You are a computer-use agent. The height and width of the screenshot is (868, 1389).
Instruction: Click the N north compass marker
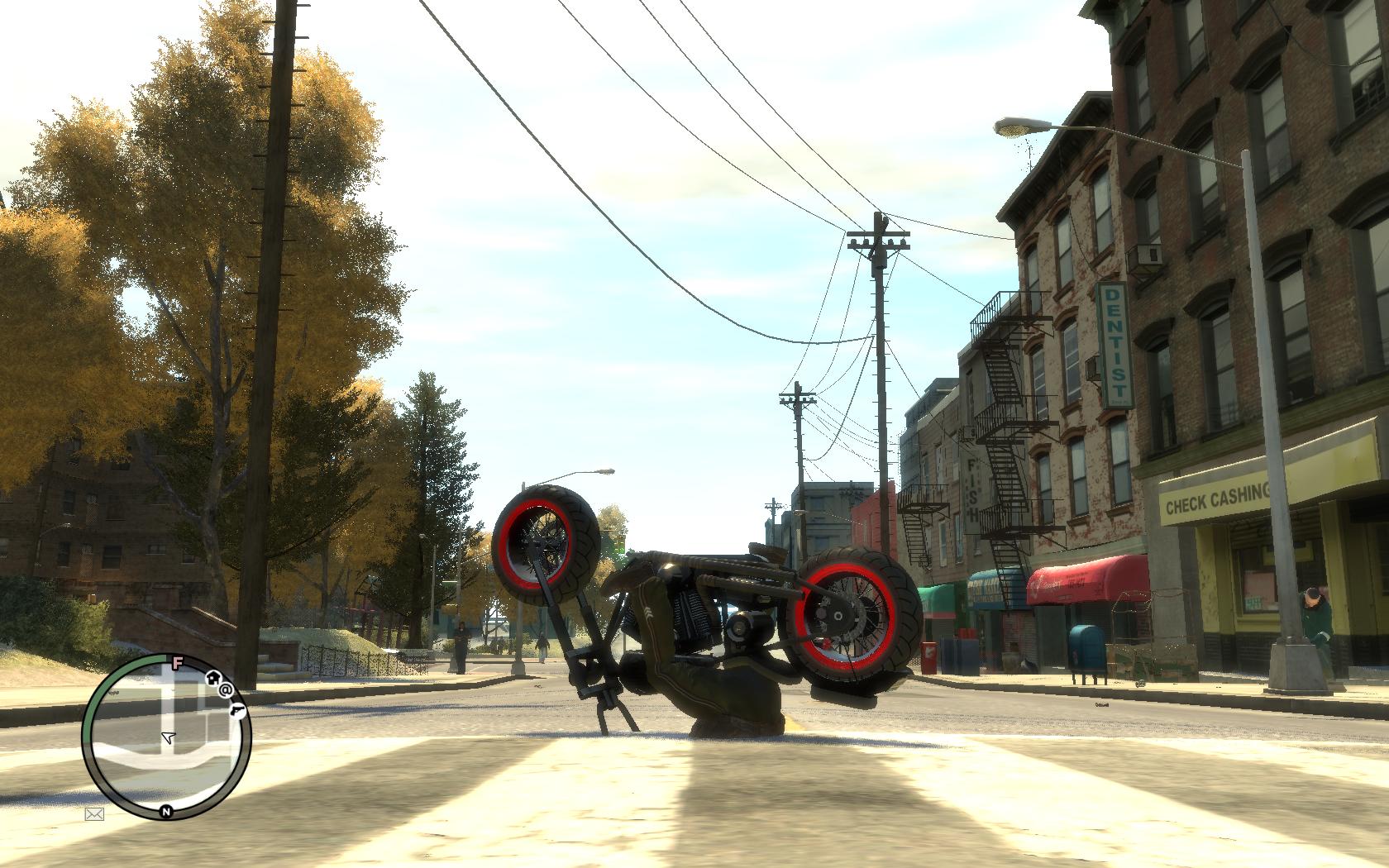166,811
